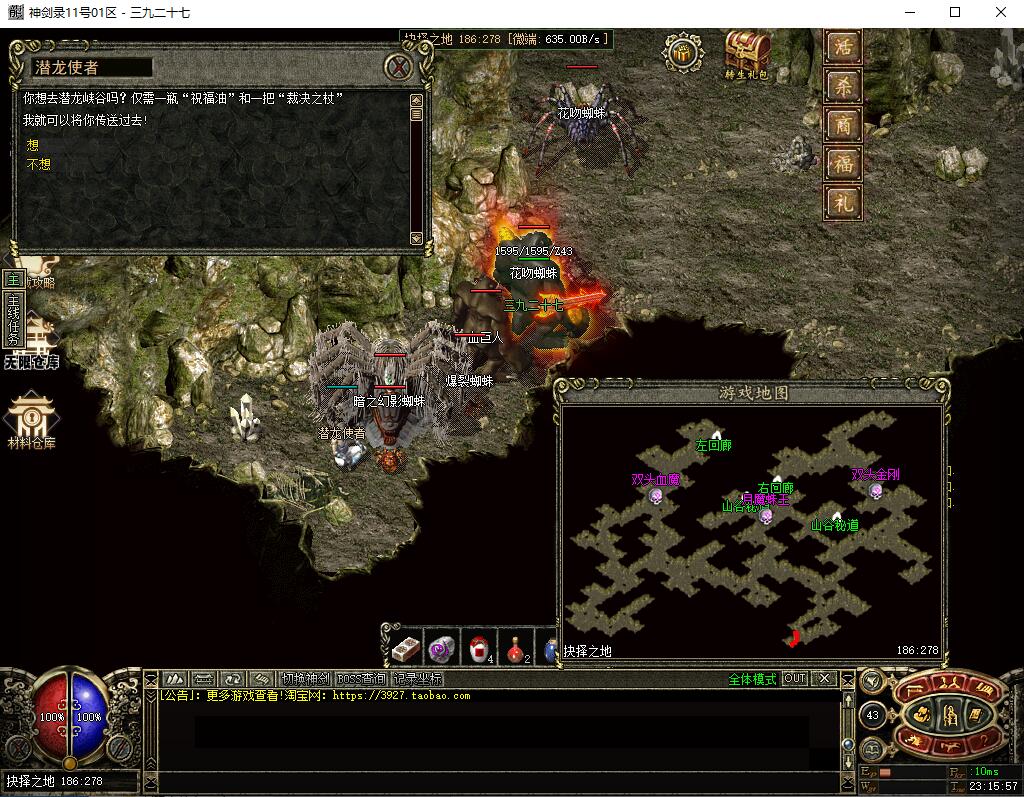Select the 福 side menu button

[842, 163]
